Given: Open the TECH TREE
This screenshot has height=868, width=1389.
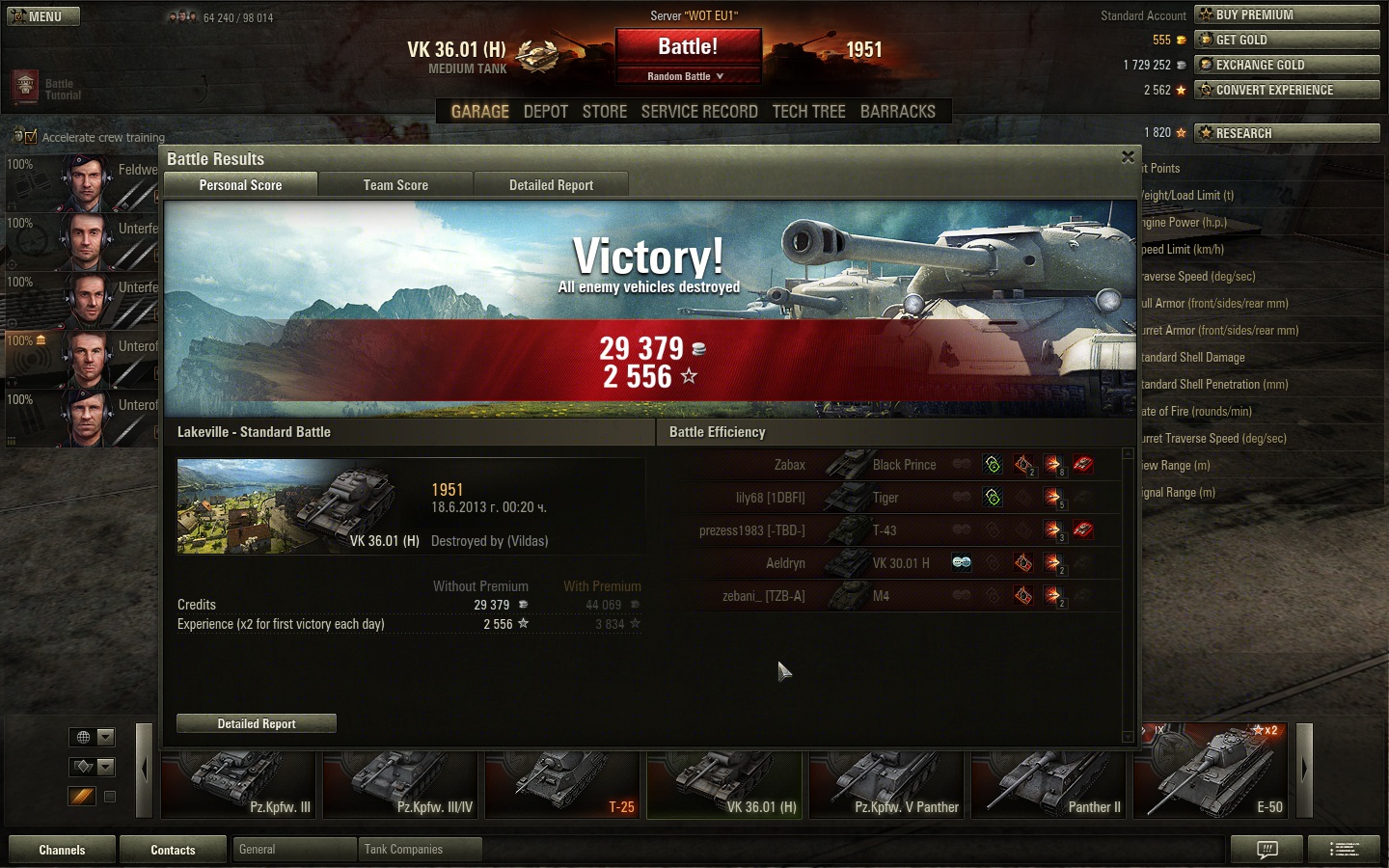Looking at the screenshot, I should [808, 112].
